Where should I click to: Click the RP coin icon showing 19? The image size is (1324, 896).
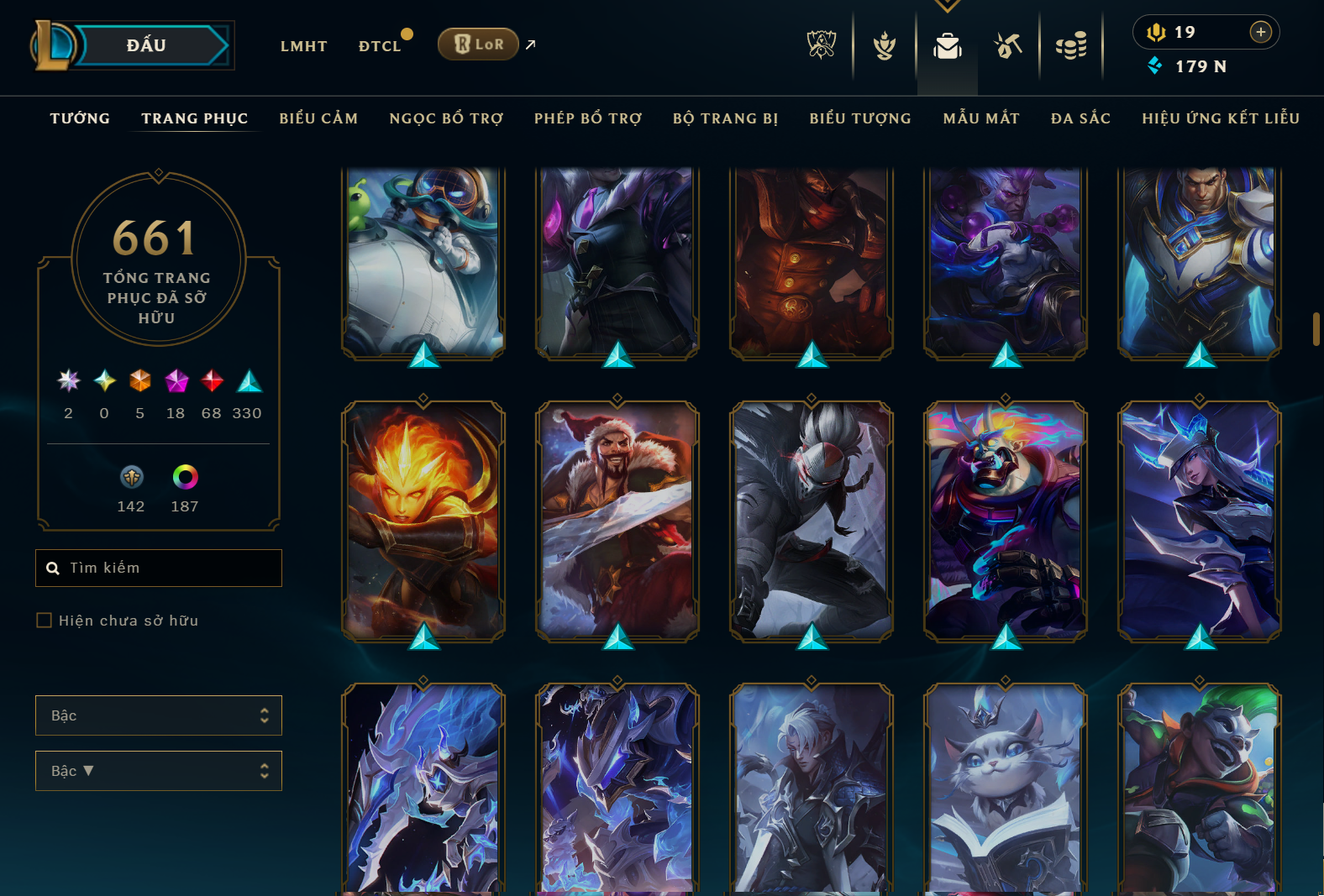(x=1158, y=32)
